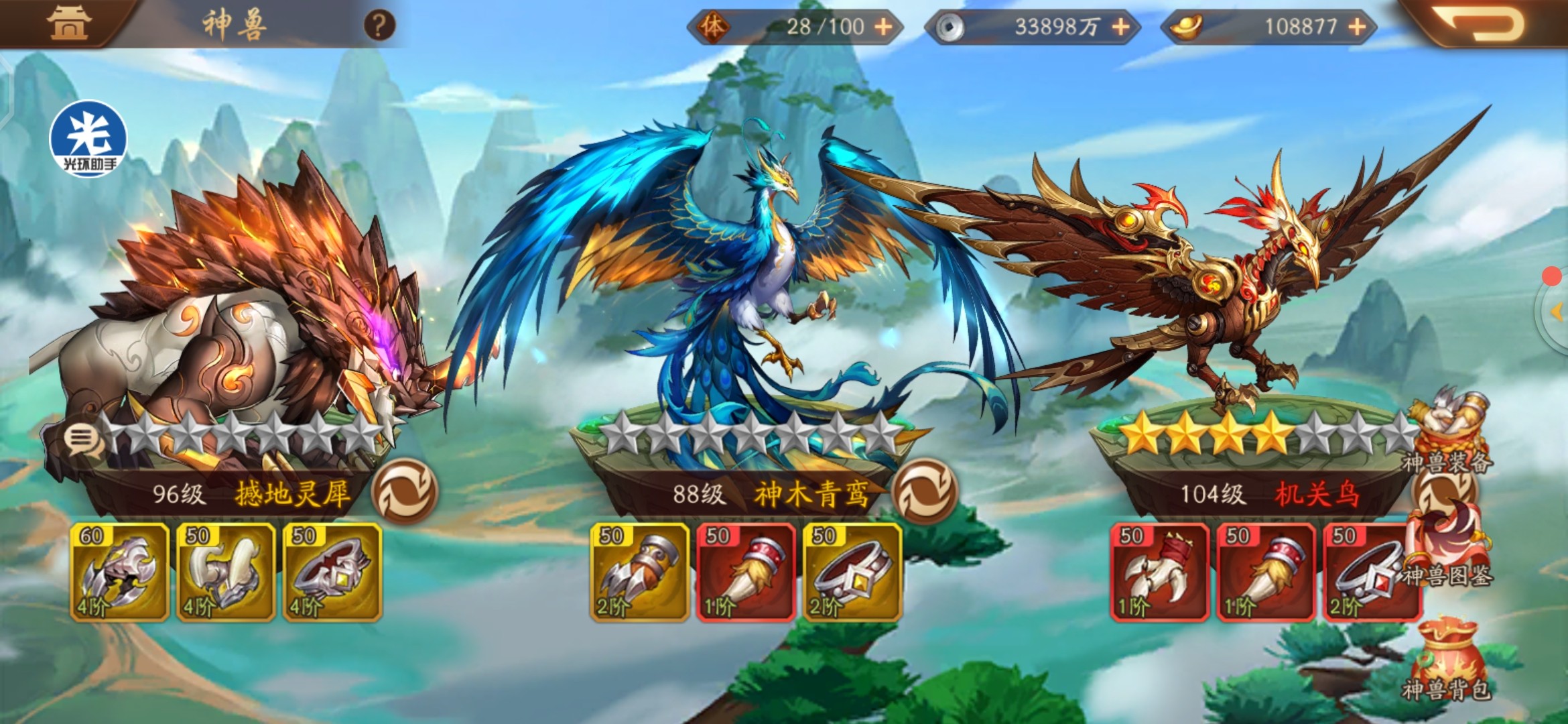Select 撼地灵犀's 4阶 tusk equipment
The width and height of the screenshot is (1568, 724).
point(226,572)
